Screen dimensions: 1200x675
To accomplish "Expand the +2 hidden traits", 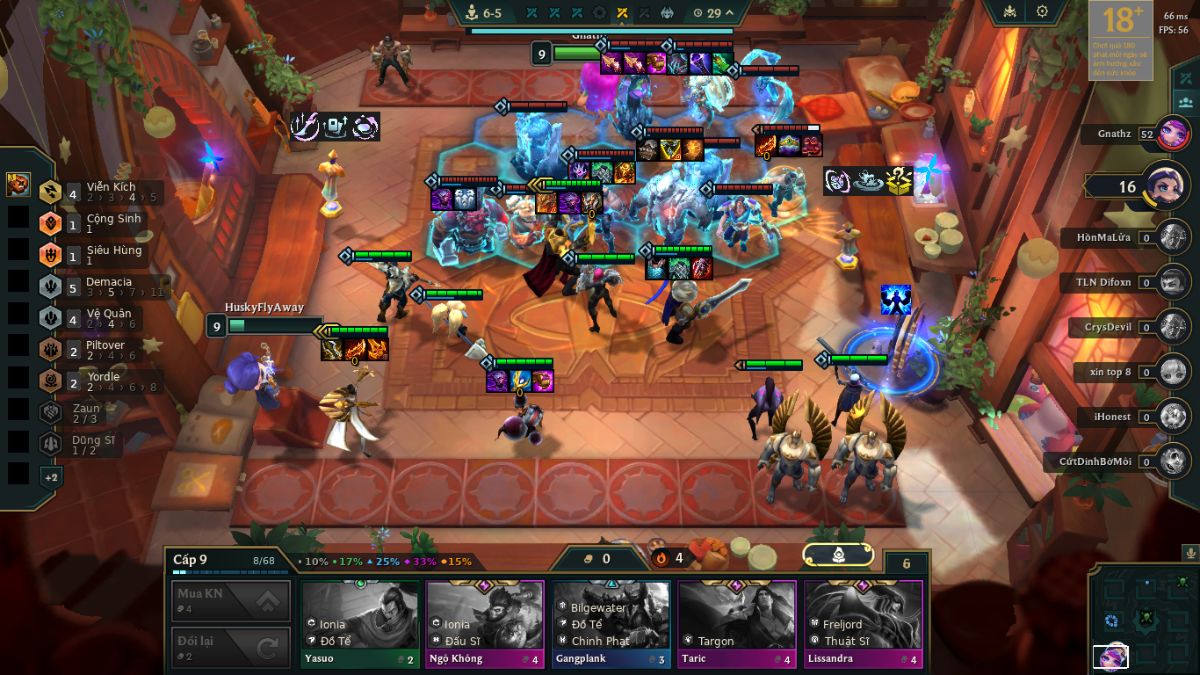I will [x=50, y=477].
